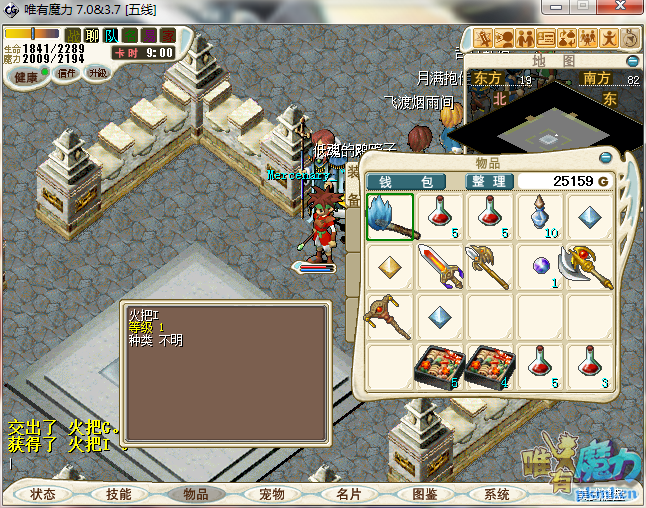
Task: Open the 系统 system menu
Action: click(497, 494)
